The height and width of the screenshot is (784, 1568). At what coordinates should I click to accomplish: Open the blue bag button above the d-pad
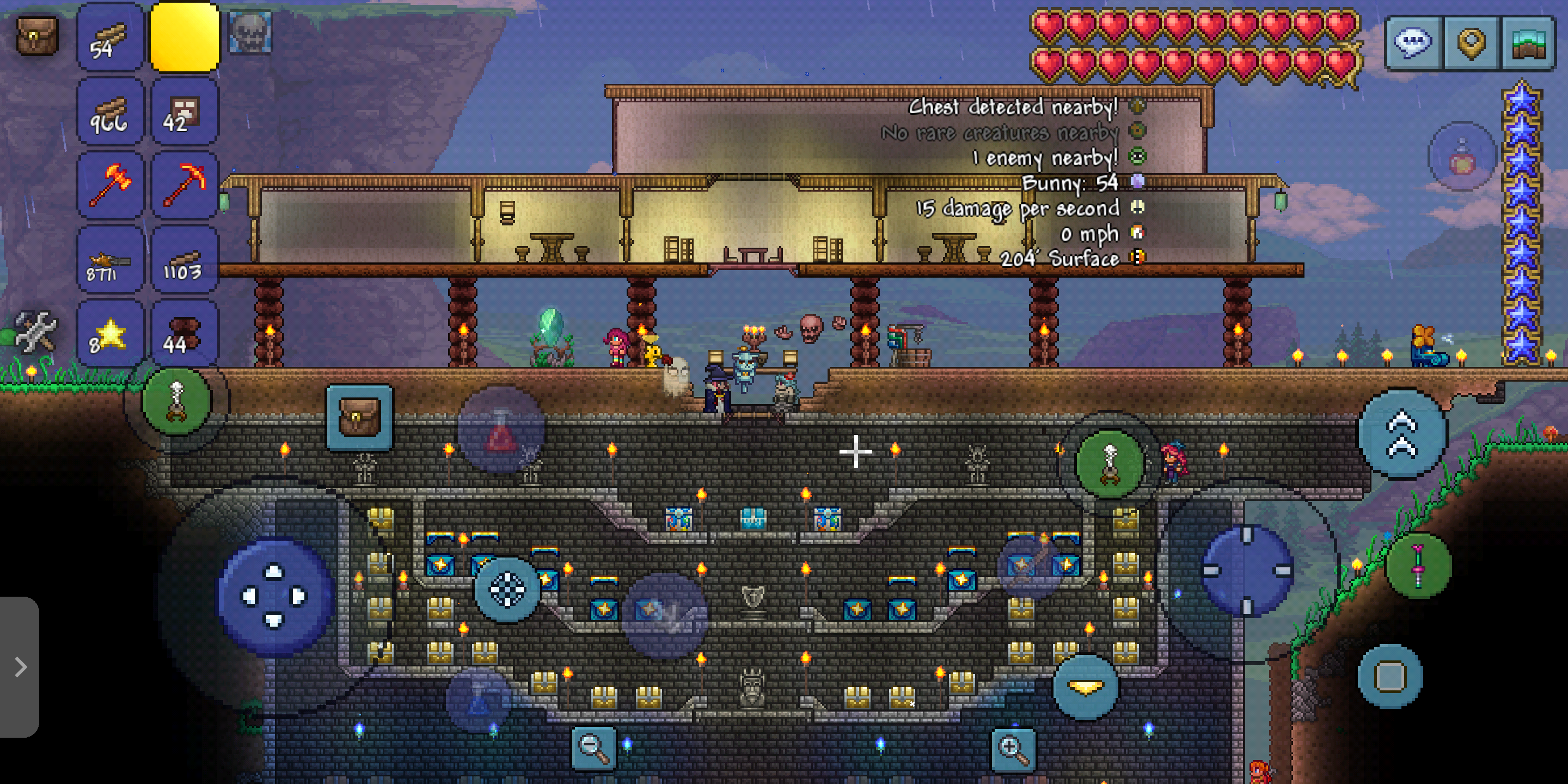(359, 417)
